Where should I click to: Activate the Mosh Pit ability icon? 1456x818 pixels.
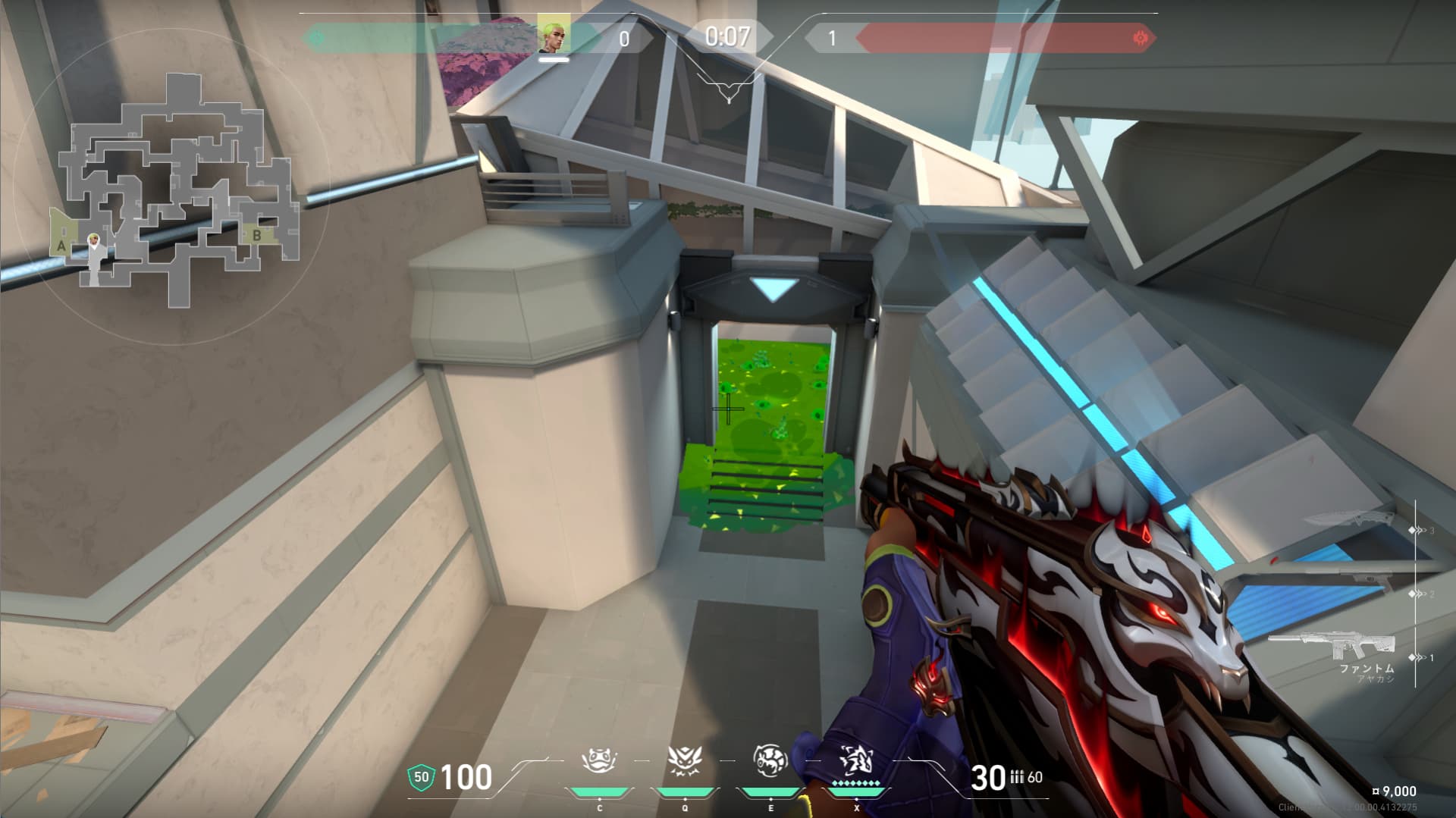click(x=599, y=760)
